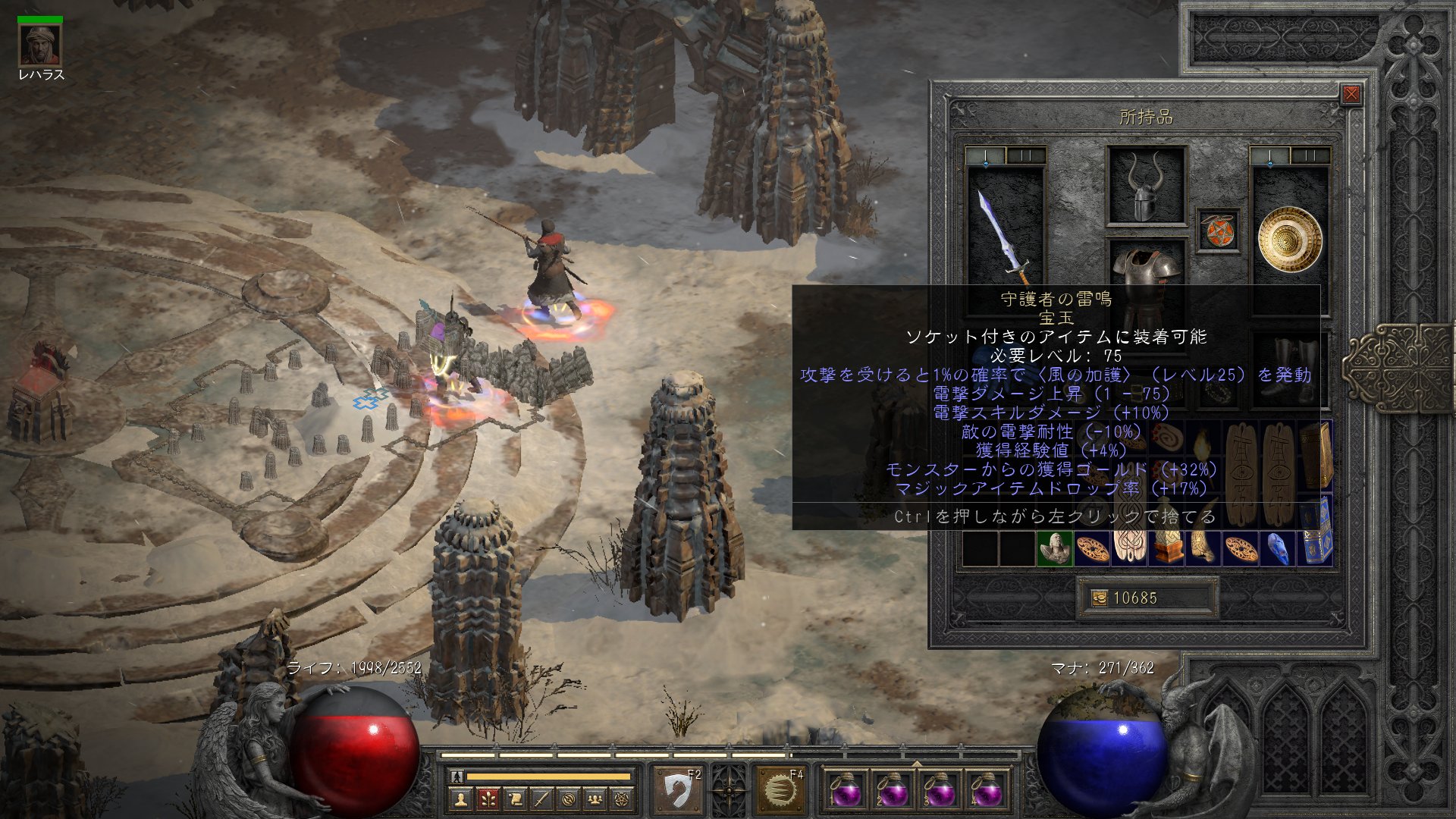Select the equipped orange pentagram amulet

(x=1218, y=231)
